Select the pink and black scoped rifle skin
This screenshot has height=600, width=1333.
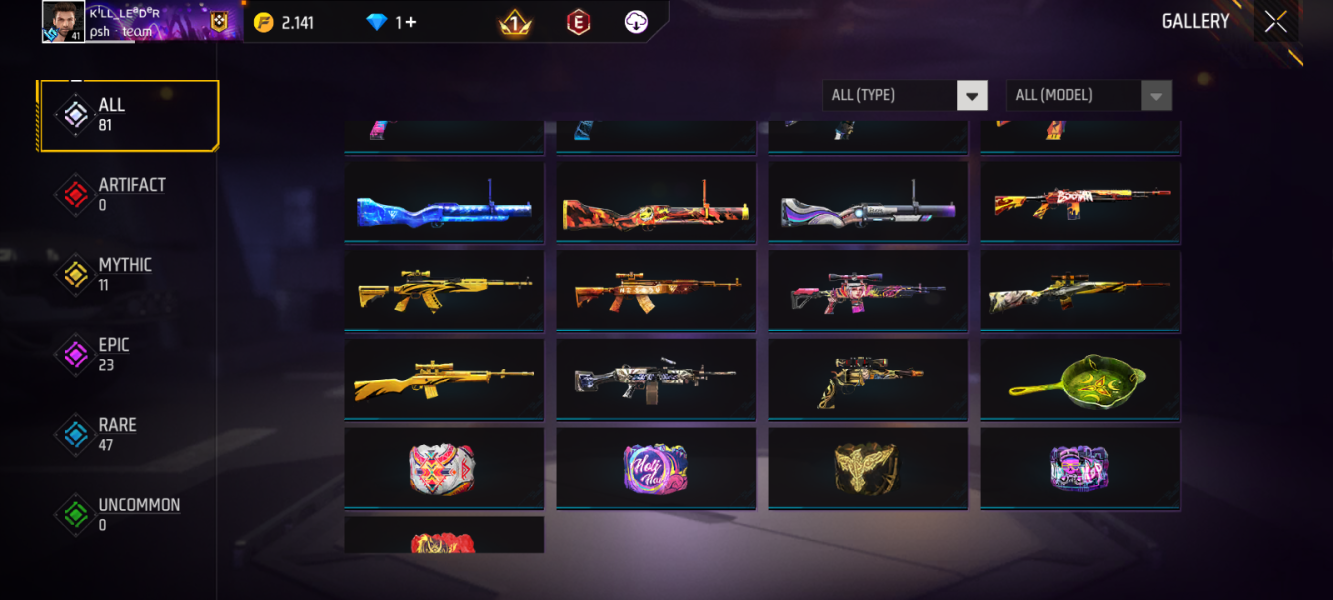pyautogui.click(x=867, y=291)
